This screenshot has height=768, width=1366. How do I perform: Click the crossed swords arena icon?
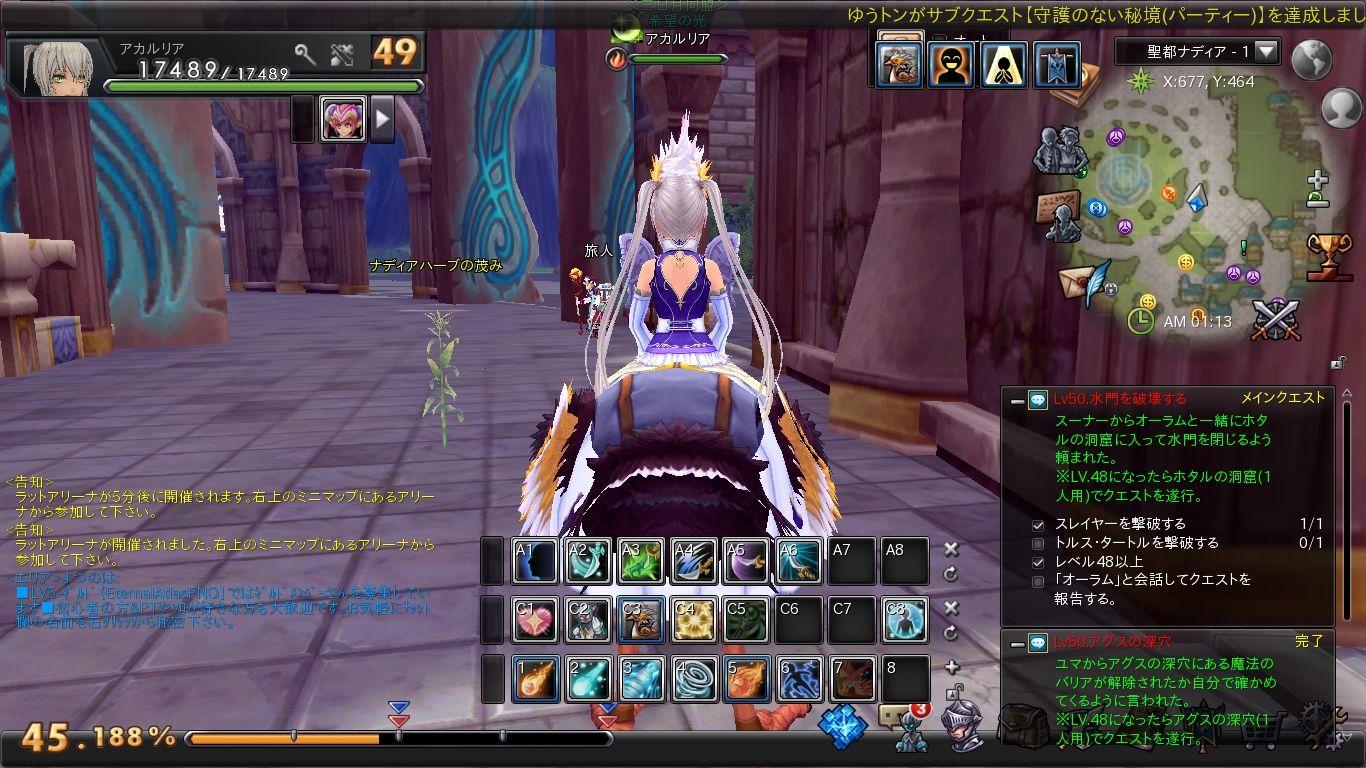pyautogui.click(x=1276, y=318)
